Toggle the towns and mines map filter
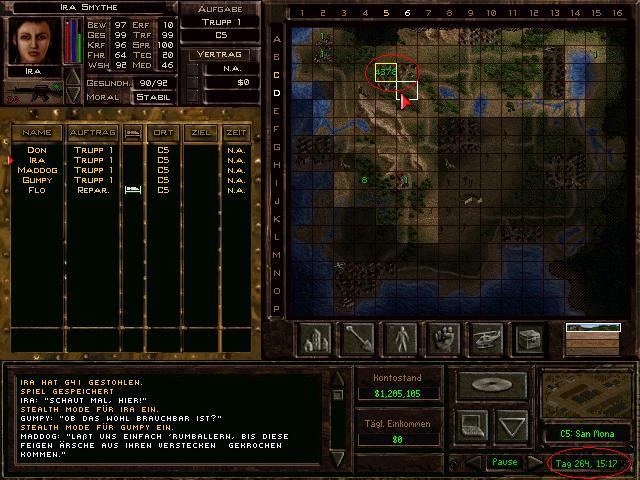The height and width of the screenshot is (480, 640). pos(316,339)
